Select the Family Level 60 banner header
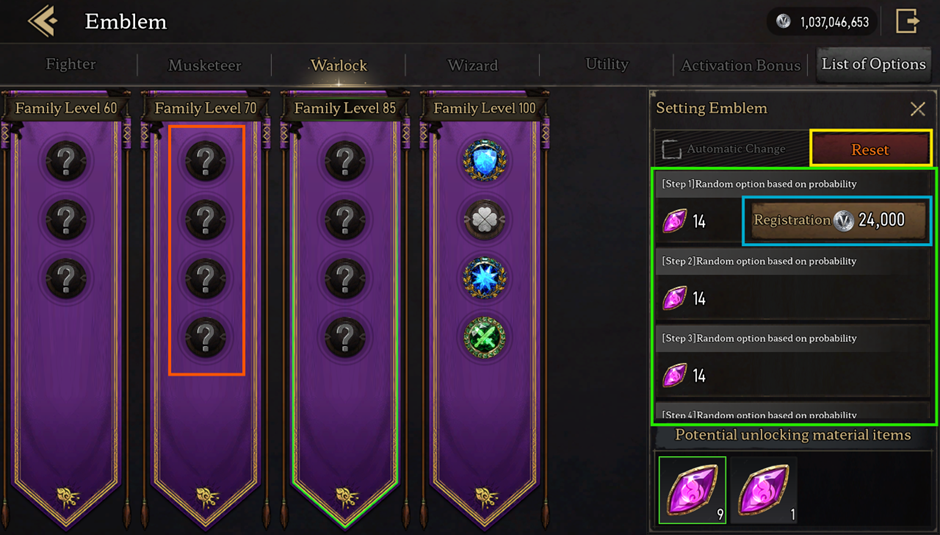Image resolution: width=940 pixels, height=535 pixels. [67, 108]
